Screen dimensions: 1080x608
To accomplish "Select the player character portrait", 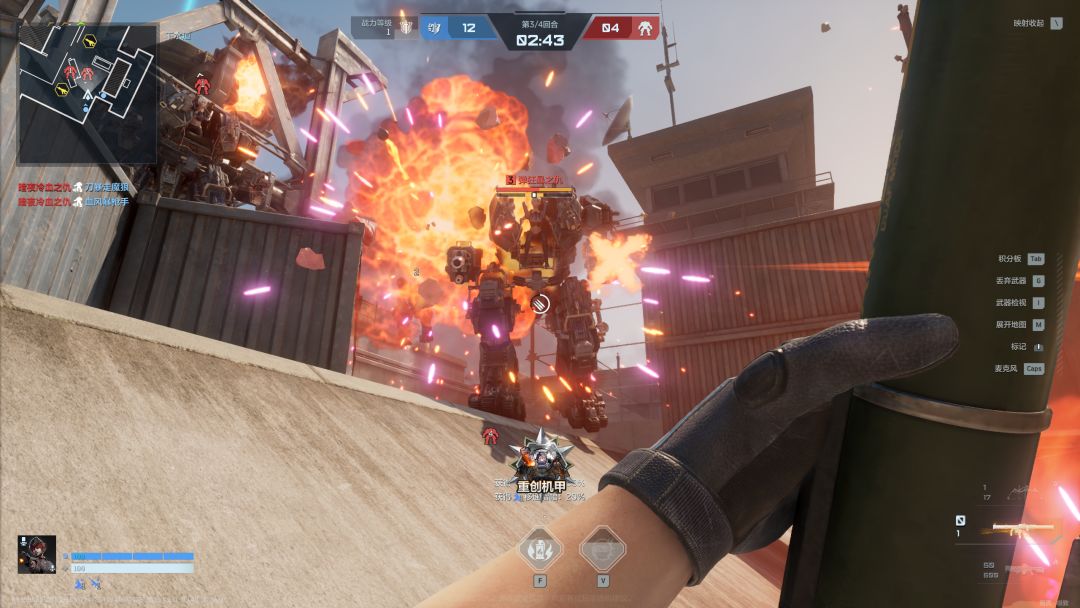I will click(x=36, y=555).
